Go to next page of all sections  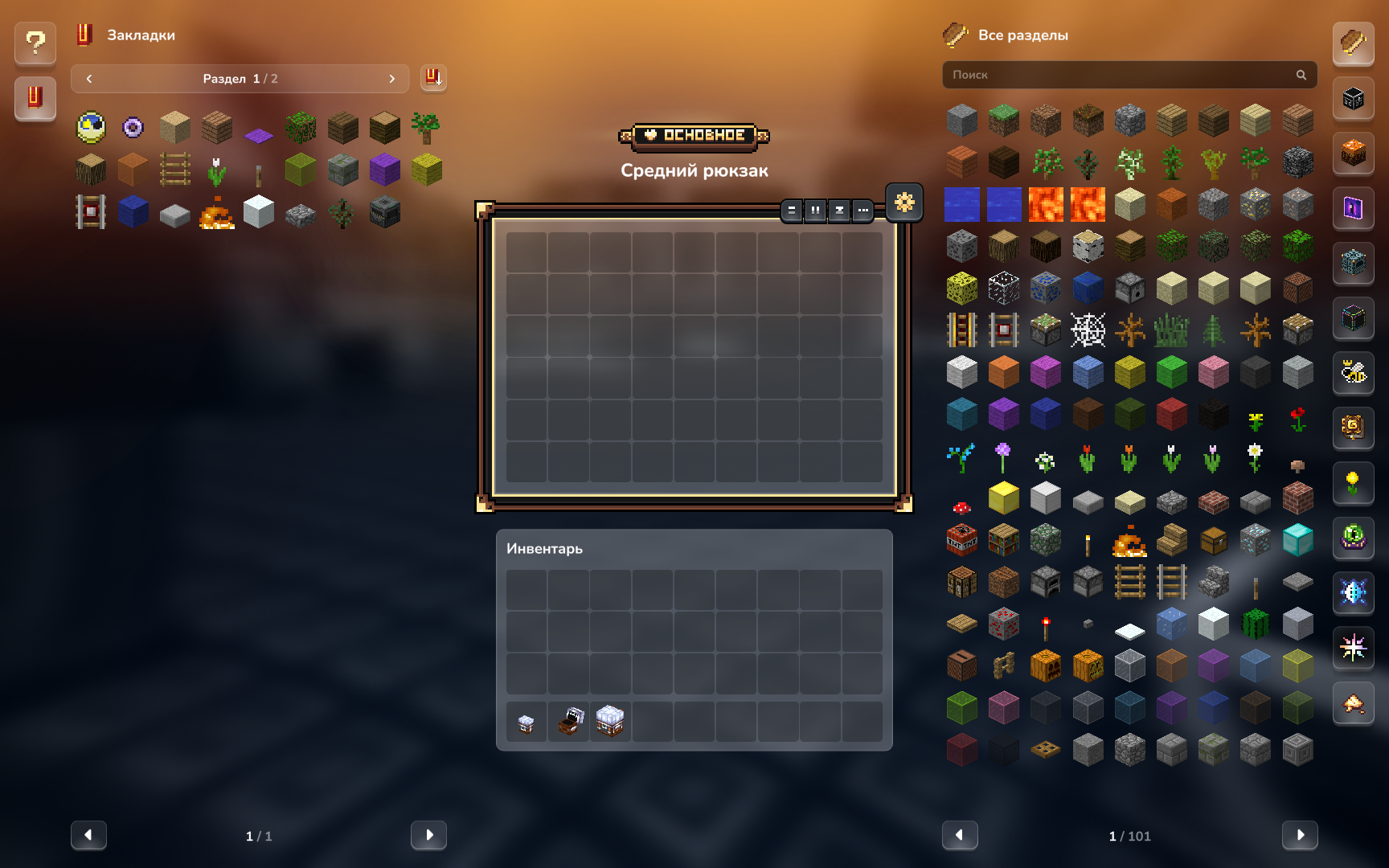(1300, 835)
